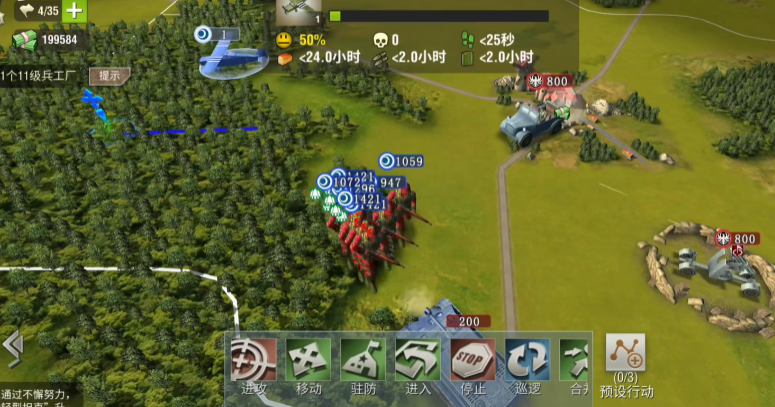Select the 进攻 attack command
The width and height of the screenshot is (775, 407).
(254, 360)
